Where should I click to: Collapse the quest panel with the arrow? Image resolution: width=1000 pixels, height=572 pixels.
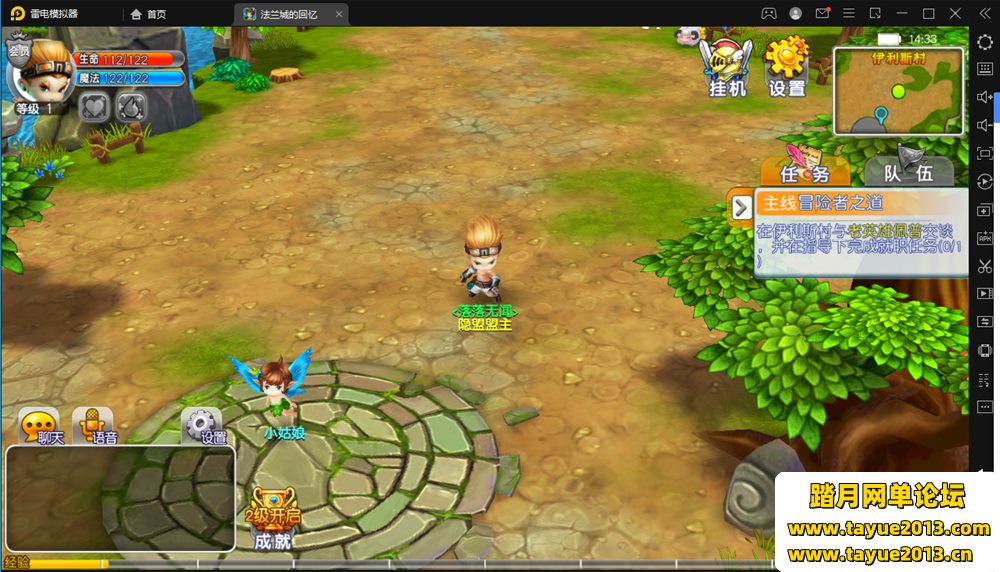click(x=741, y=207)
